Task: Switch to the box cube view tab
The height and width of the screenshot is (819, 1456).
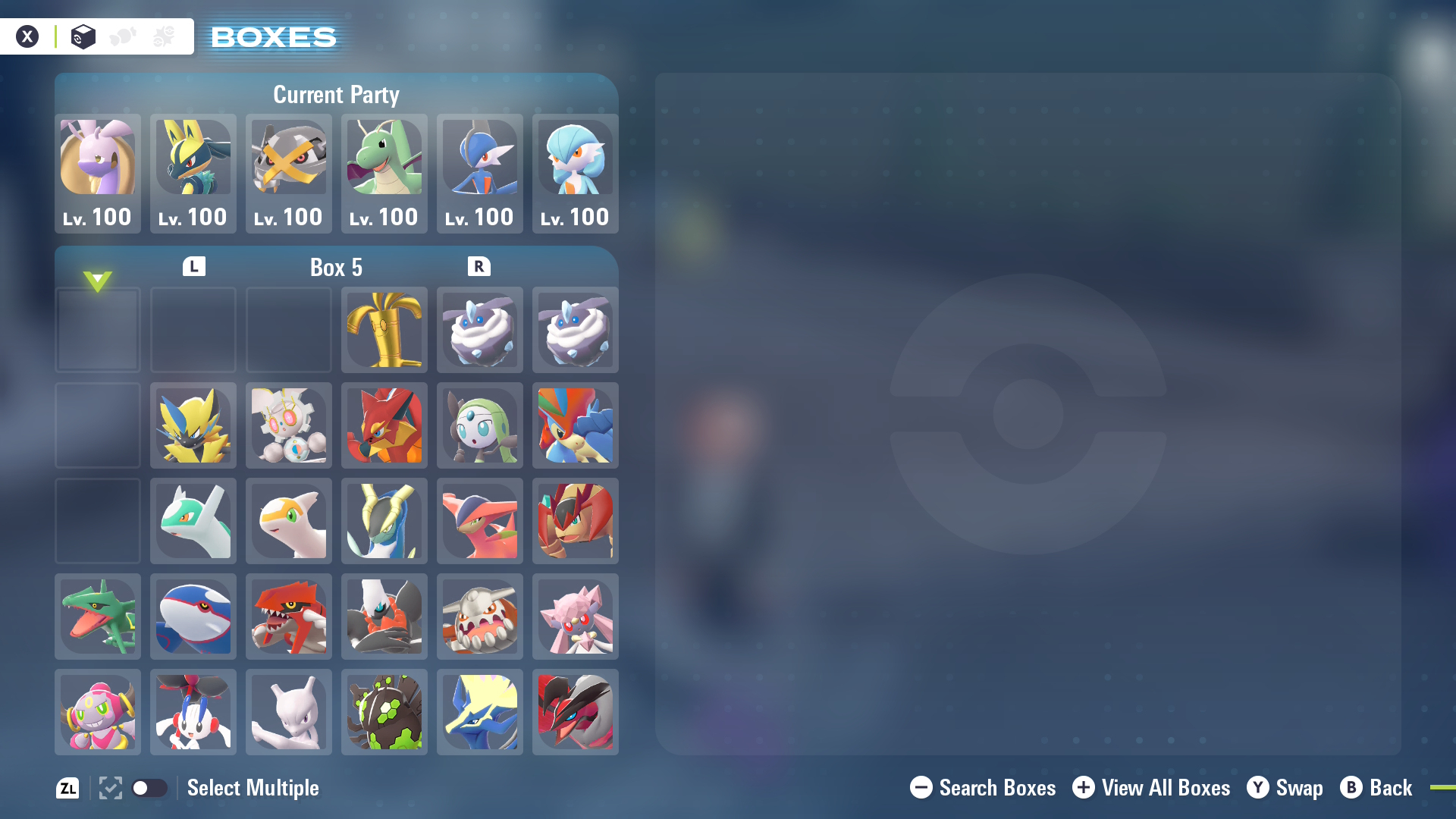Action: click(x=83, y=36)
